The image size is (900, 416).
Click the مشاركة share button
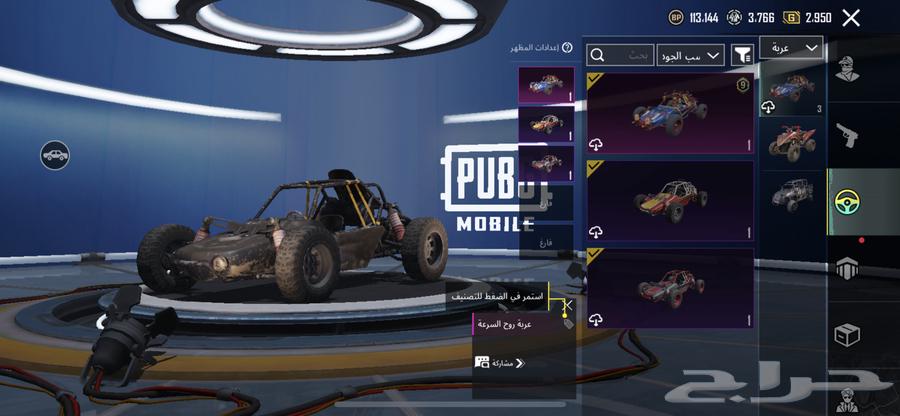click(501, 363)
